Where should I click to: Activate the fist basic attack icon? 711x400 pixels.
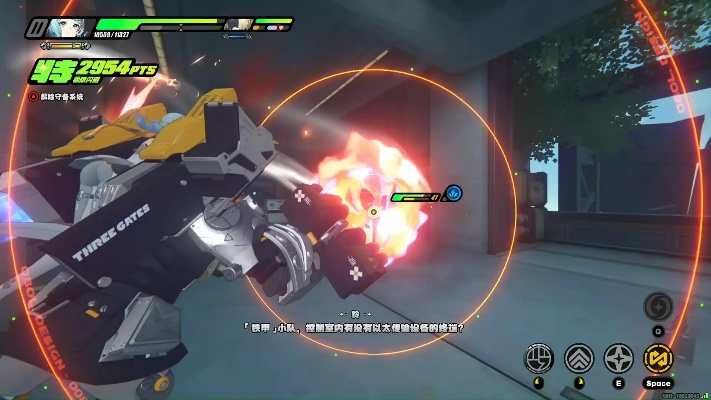(x=540, y=358)
